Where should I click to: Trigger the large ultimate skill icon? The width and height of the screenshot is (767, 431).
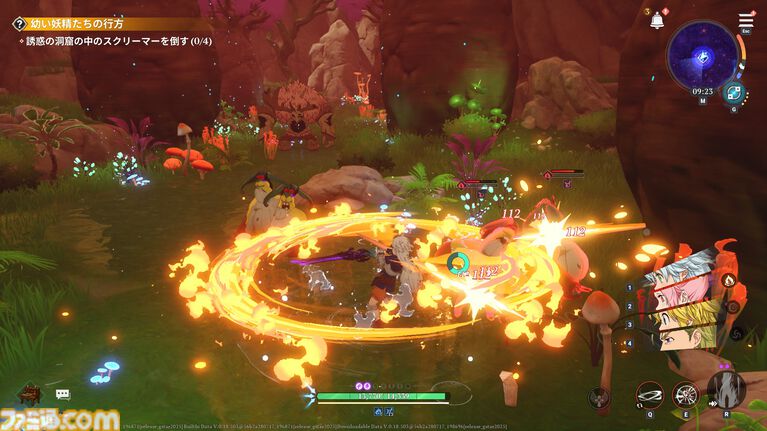pos(726,389)
